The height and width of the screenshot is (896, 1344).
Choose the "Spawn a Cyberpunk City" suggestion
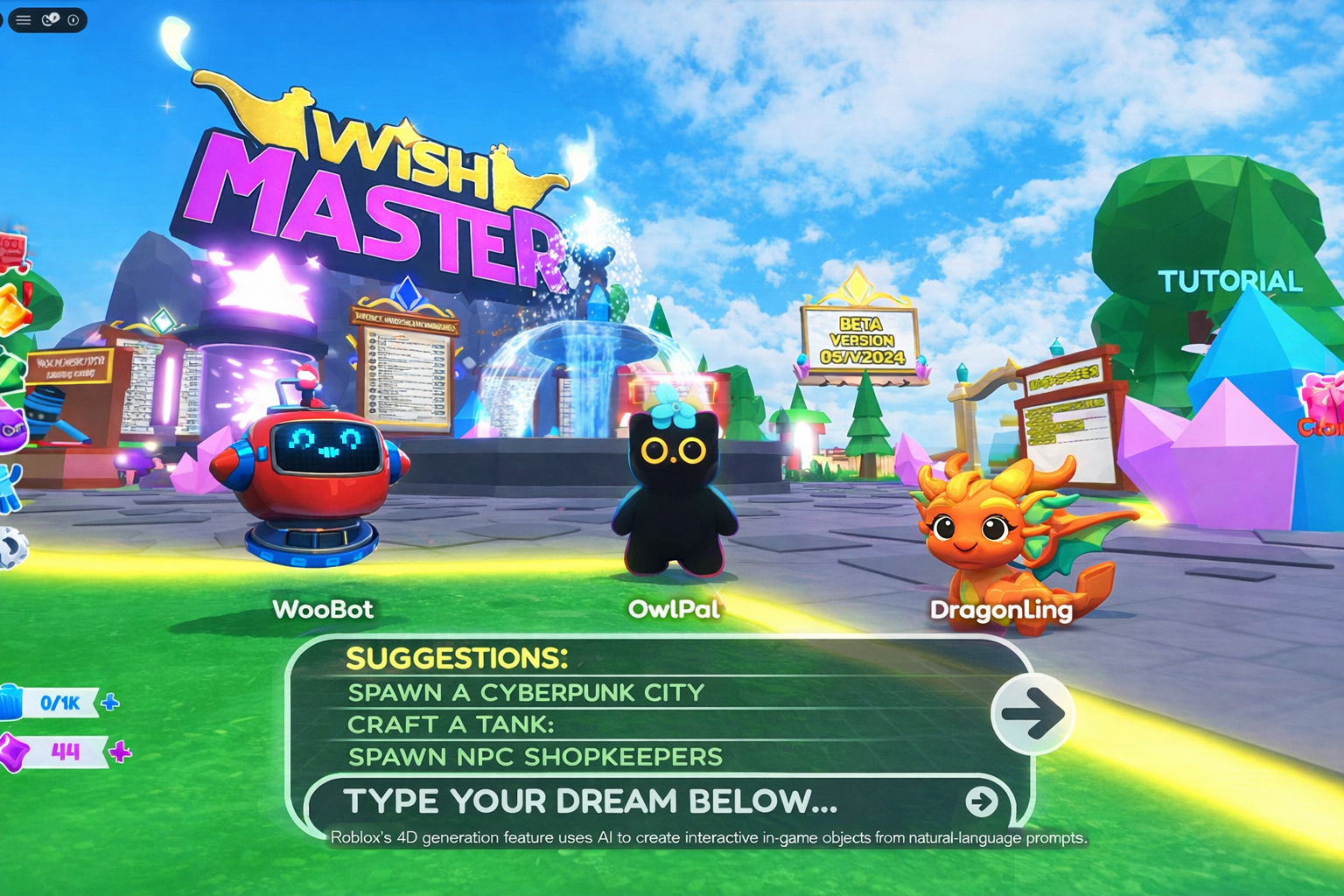(526, 693)
